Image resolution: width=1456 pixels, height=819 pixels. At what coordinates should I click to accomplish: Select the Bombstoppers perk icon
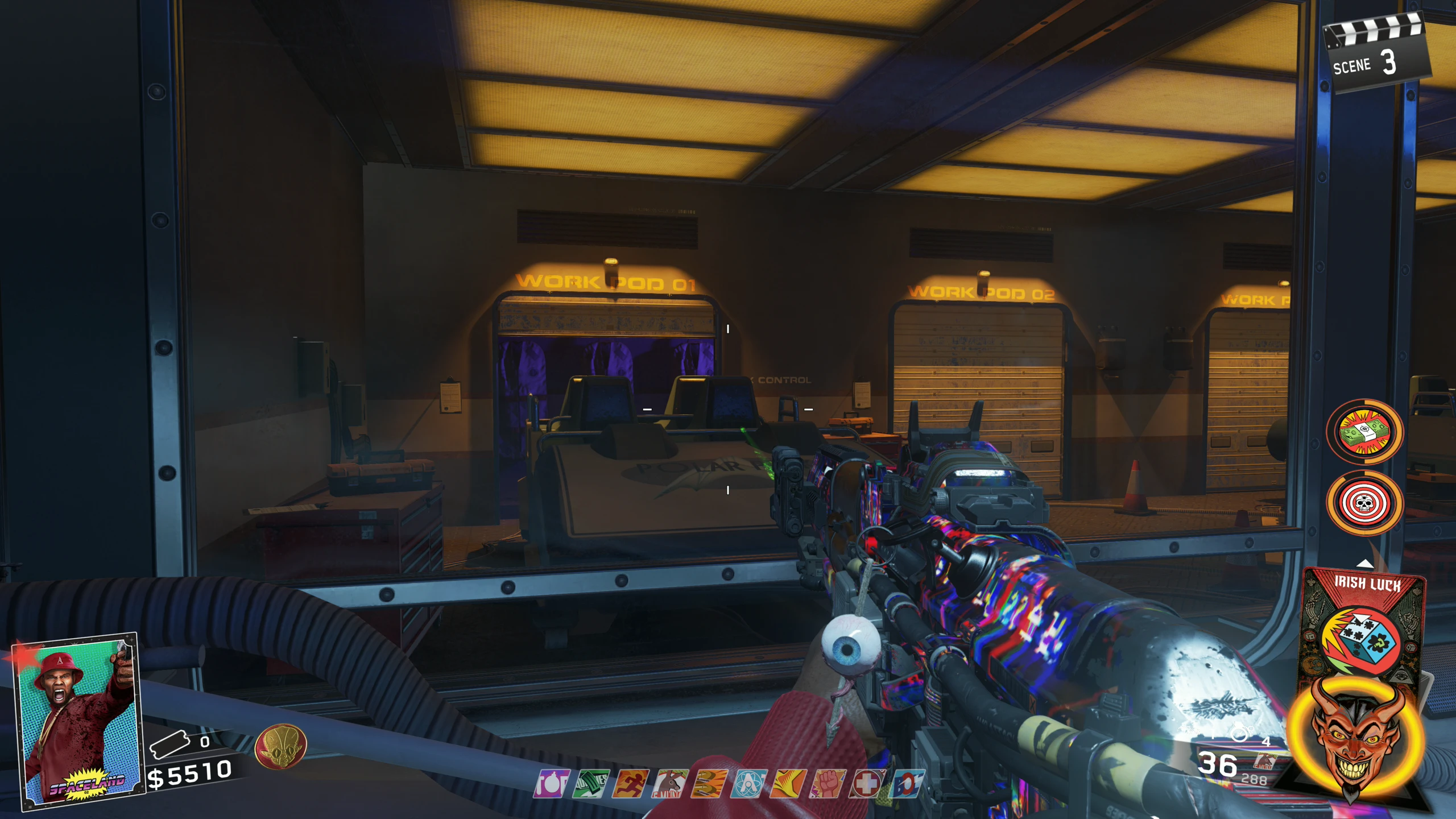click(551, 784)
